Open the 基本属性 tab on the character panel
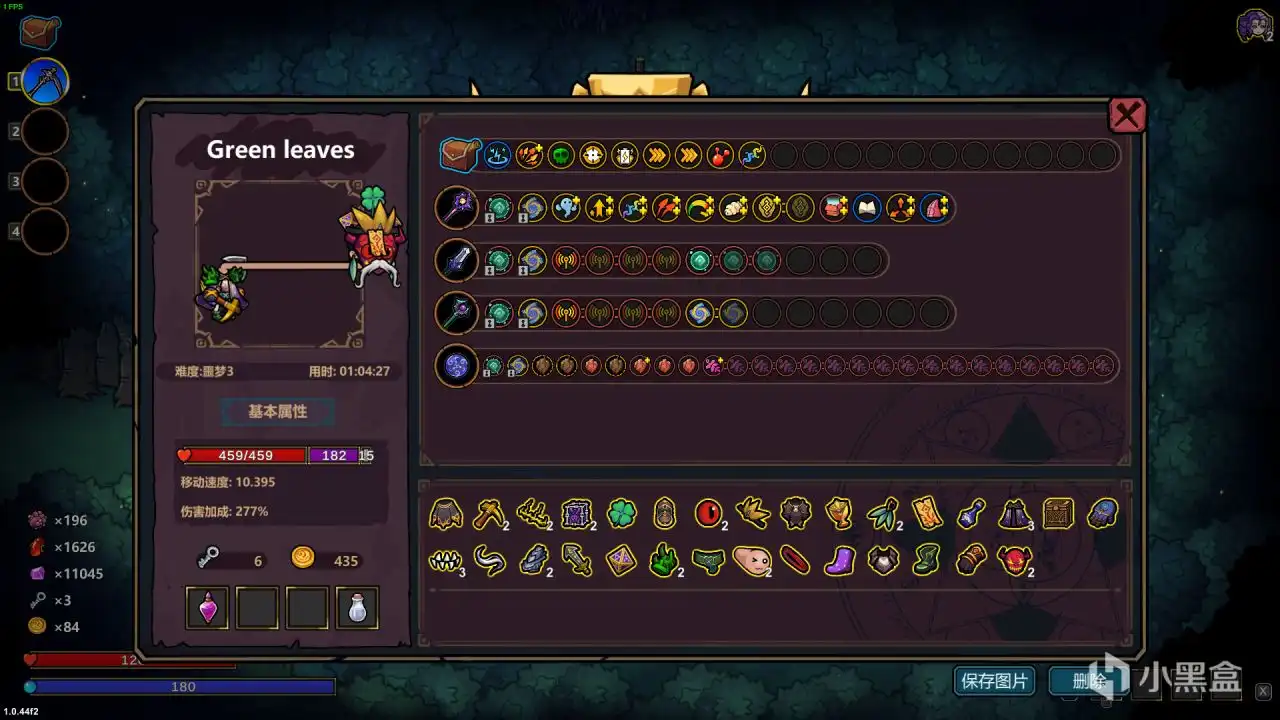The height and width of the screenshot is (720, 1280). (x=277, y=412)
